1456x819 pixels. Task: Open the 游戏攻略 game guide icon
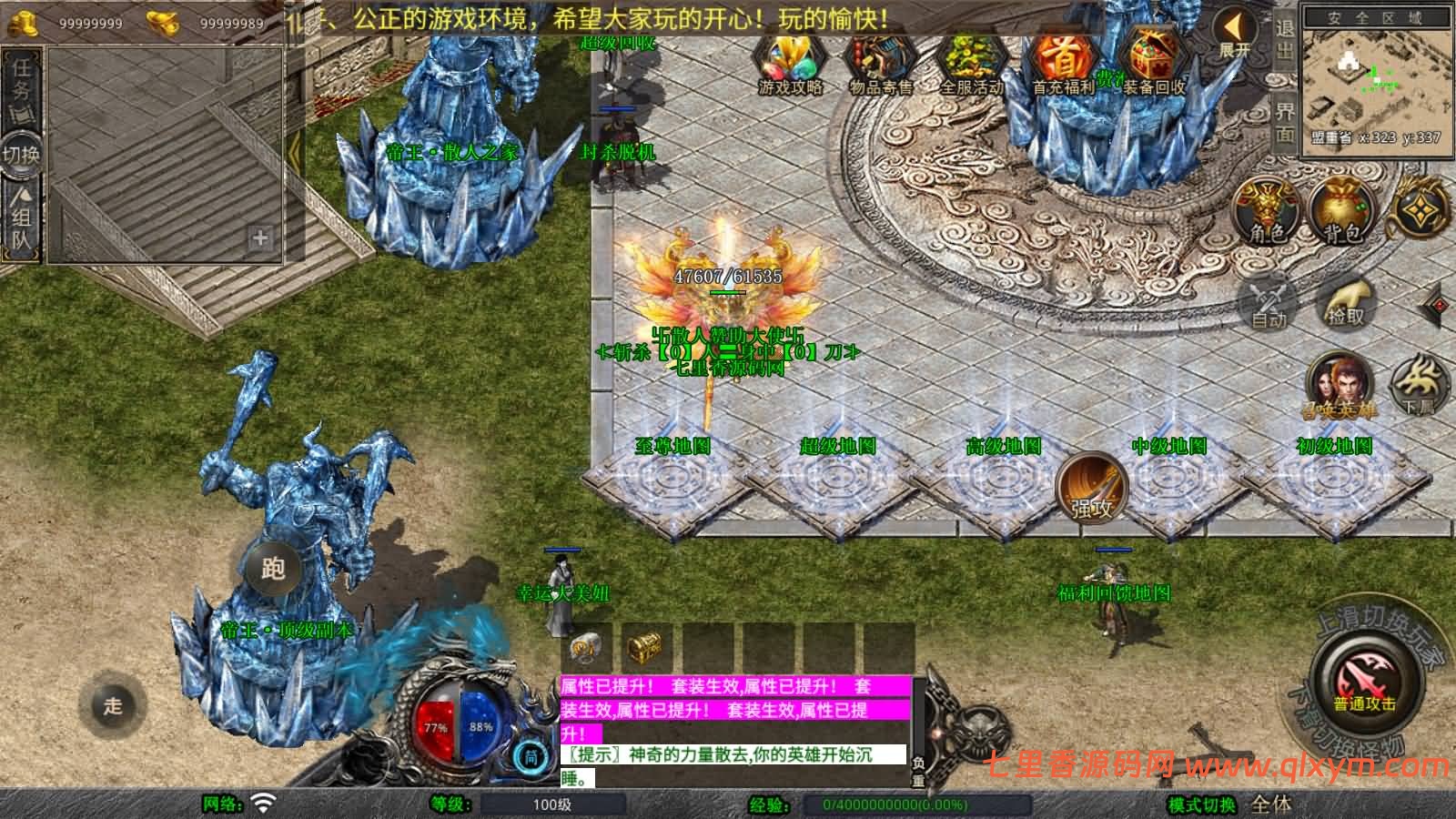pyautogui.click(x=791, y=62)
